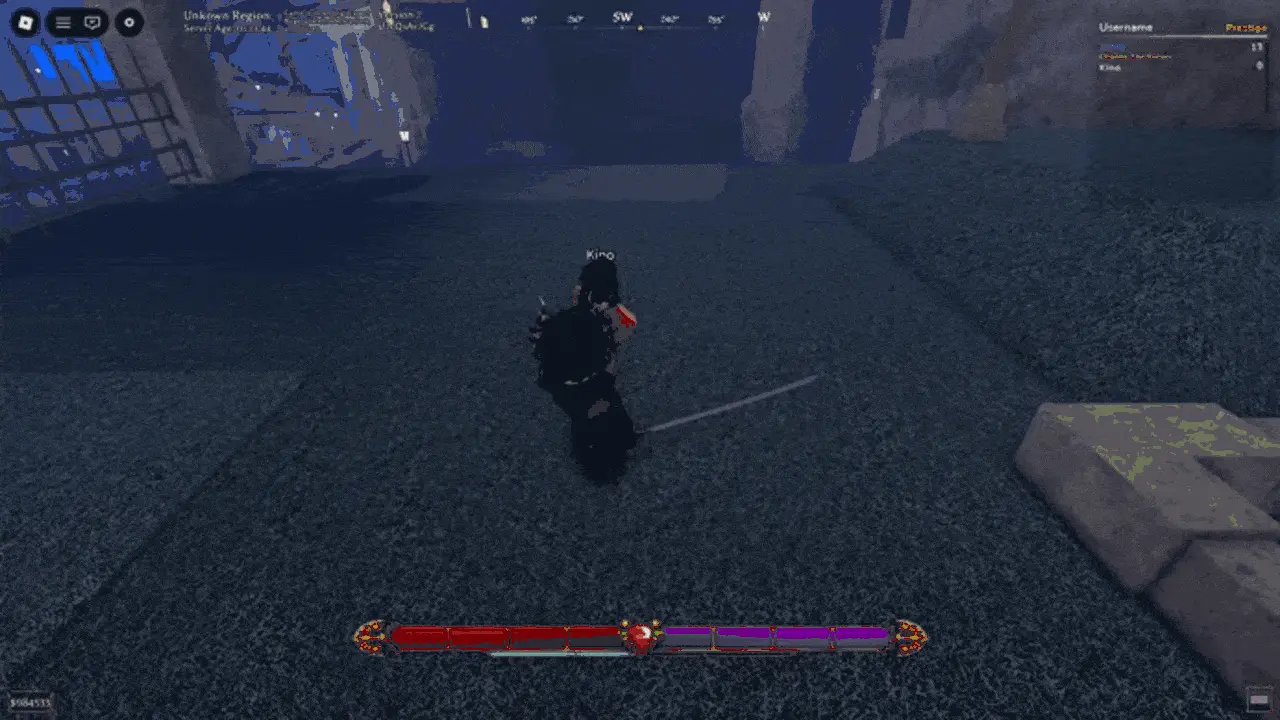Click the Kino nametag above the character

[599, 255]
